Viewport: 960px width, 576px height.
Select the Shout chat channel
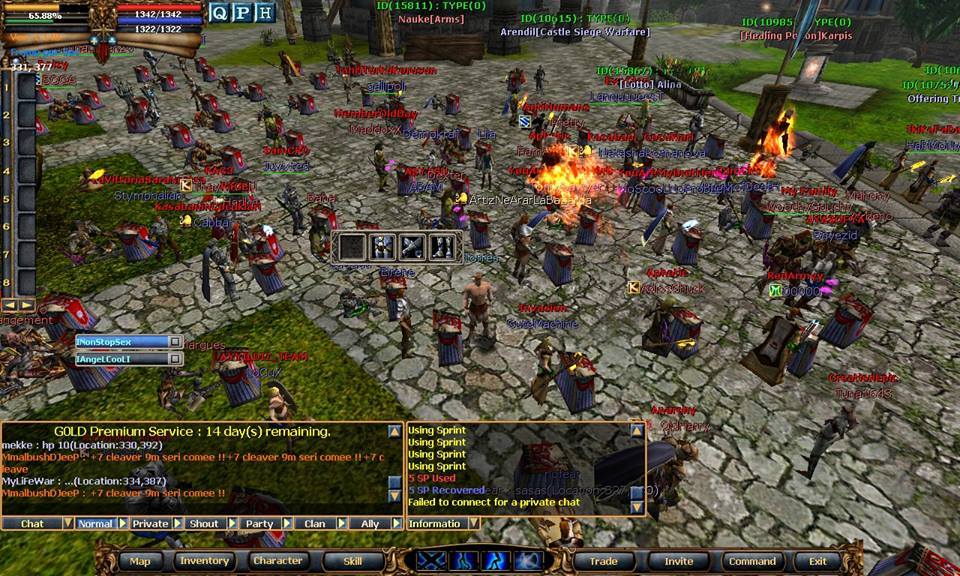point(204,523)
